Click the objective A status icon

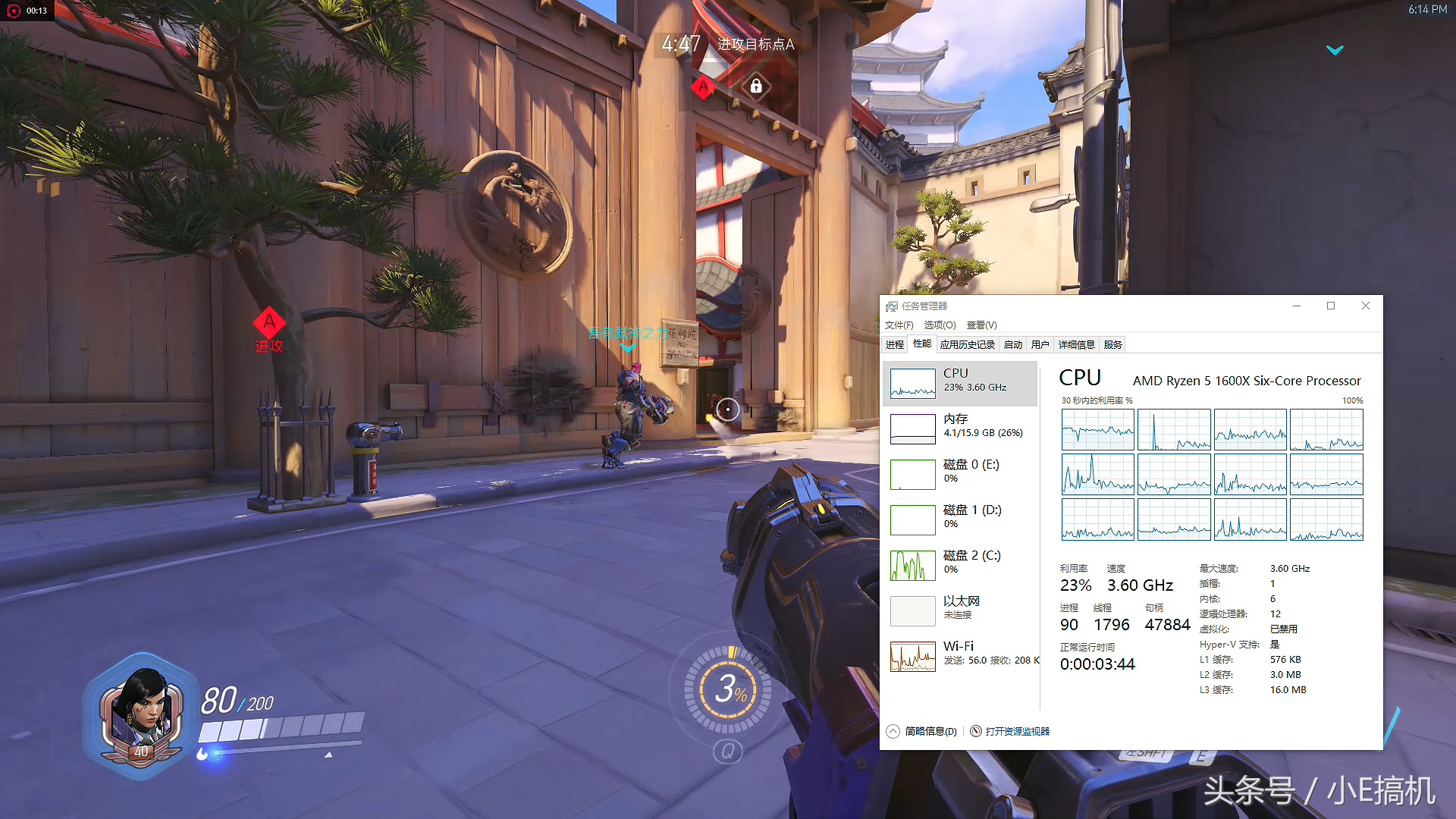point(703,87)
